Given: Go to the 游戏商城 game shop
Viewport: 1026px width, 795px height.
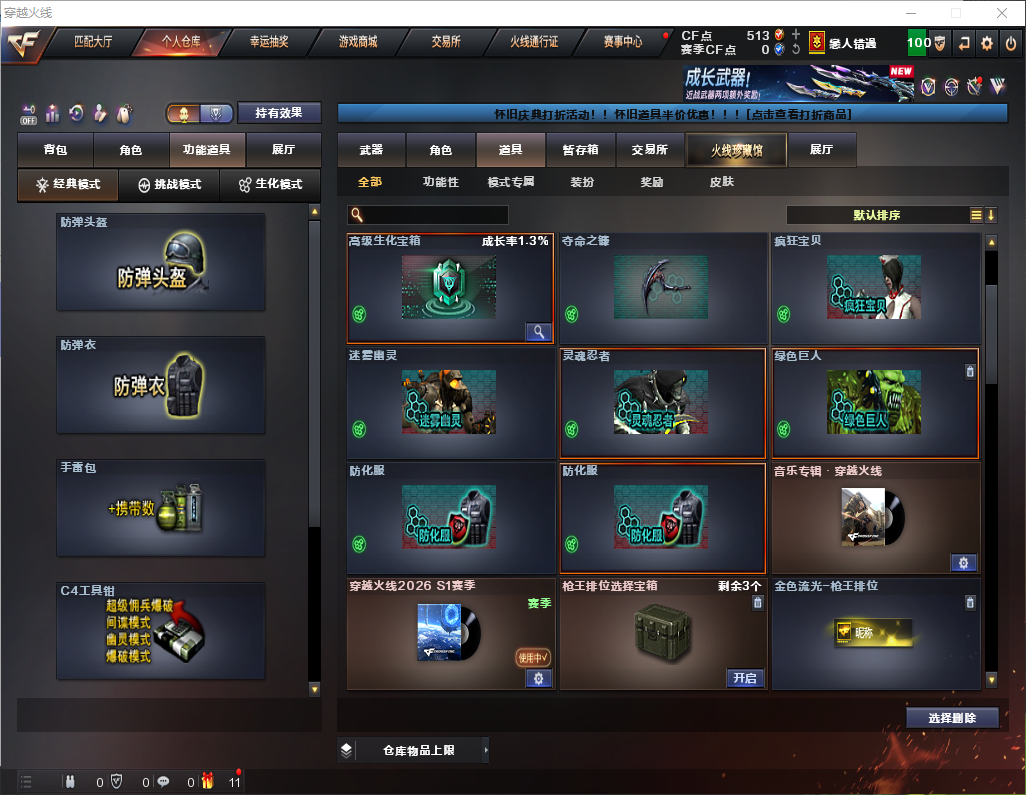Looking at the screenshot, I should [357, 42].
